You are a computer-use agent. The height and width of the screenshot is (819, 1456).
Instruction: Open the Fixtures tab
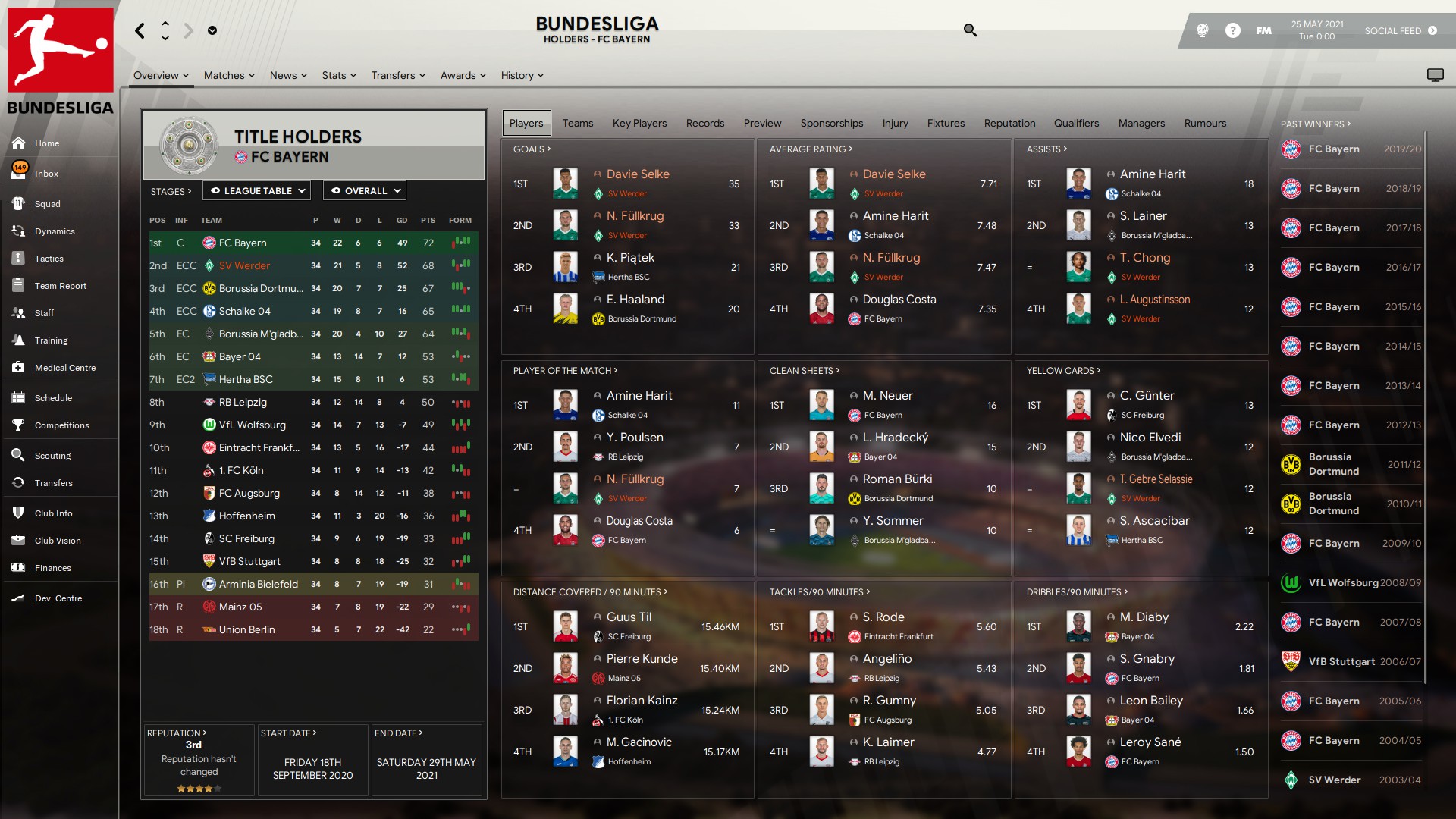pyautogui.click(x=946, y=123)
